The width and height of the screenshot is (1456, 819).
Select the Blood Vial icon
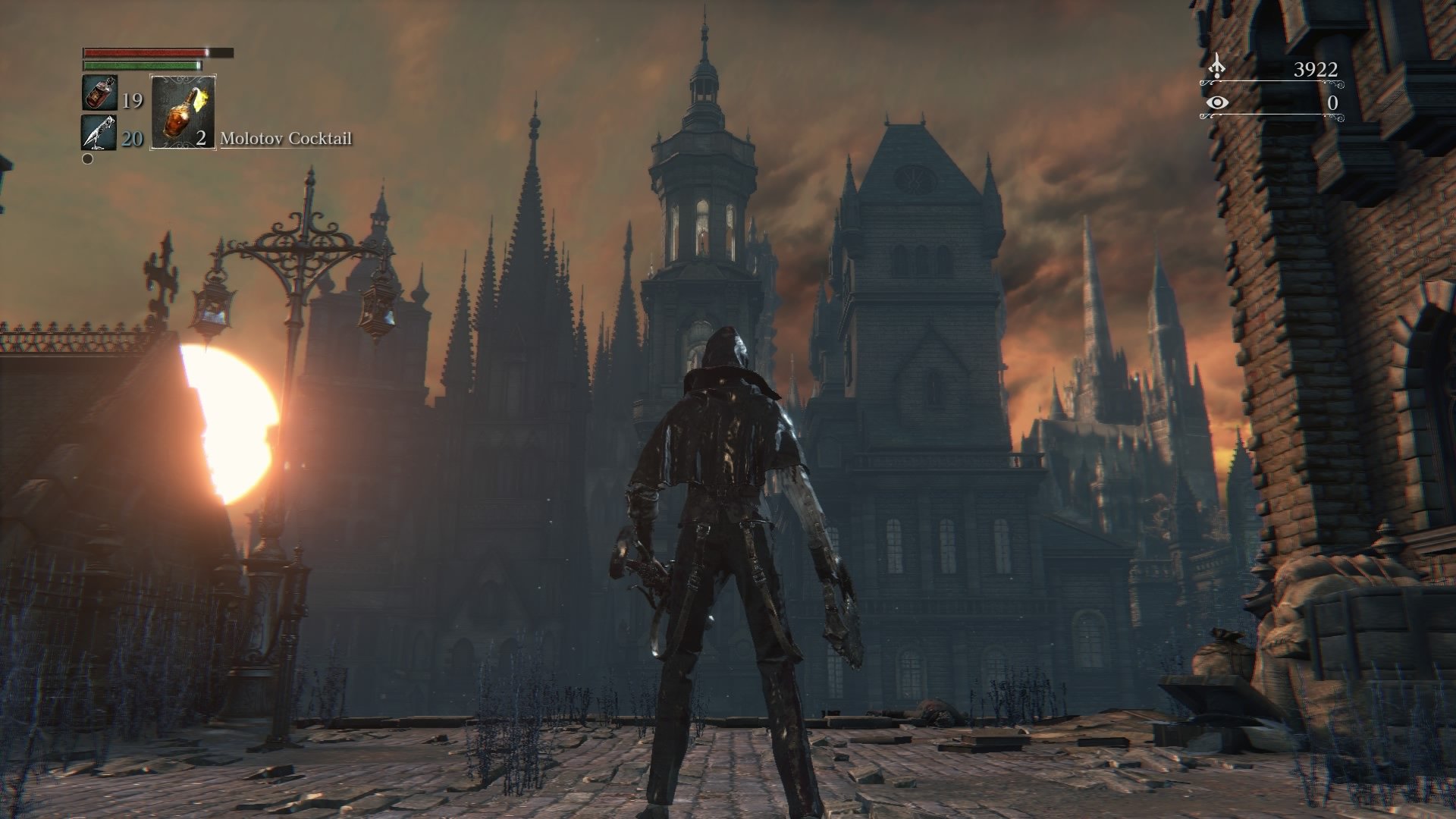pyautogui.click(x=99, y=93)
